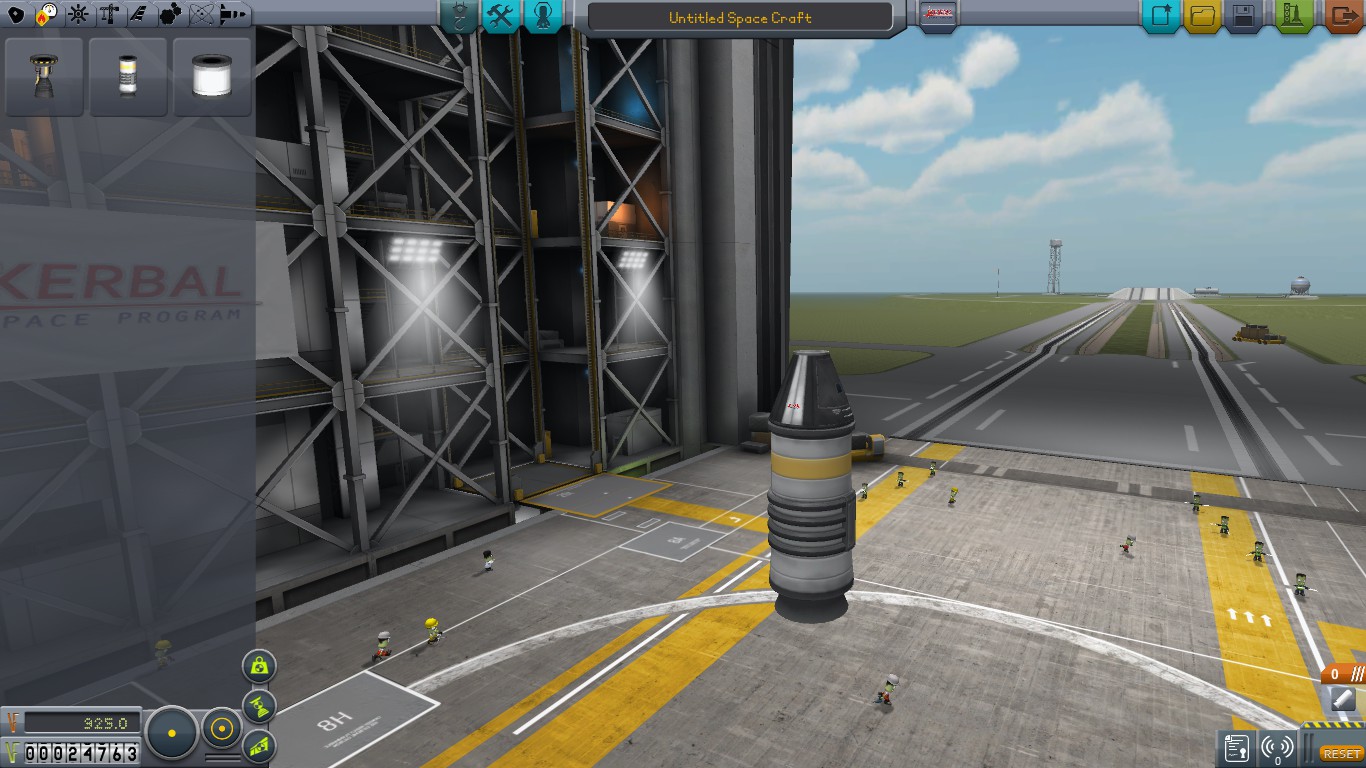Select the Command and Control category tab

coord(77,15)
